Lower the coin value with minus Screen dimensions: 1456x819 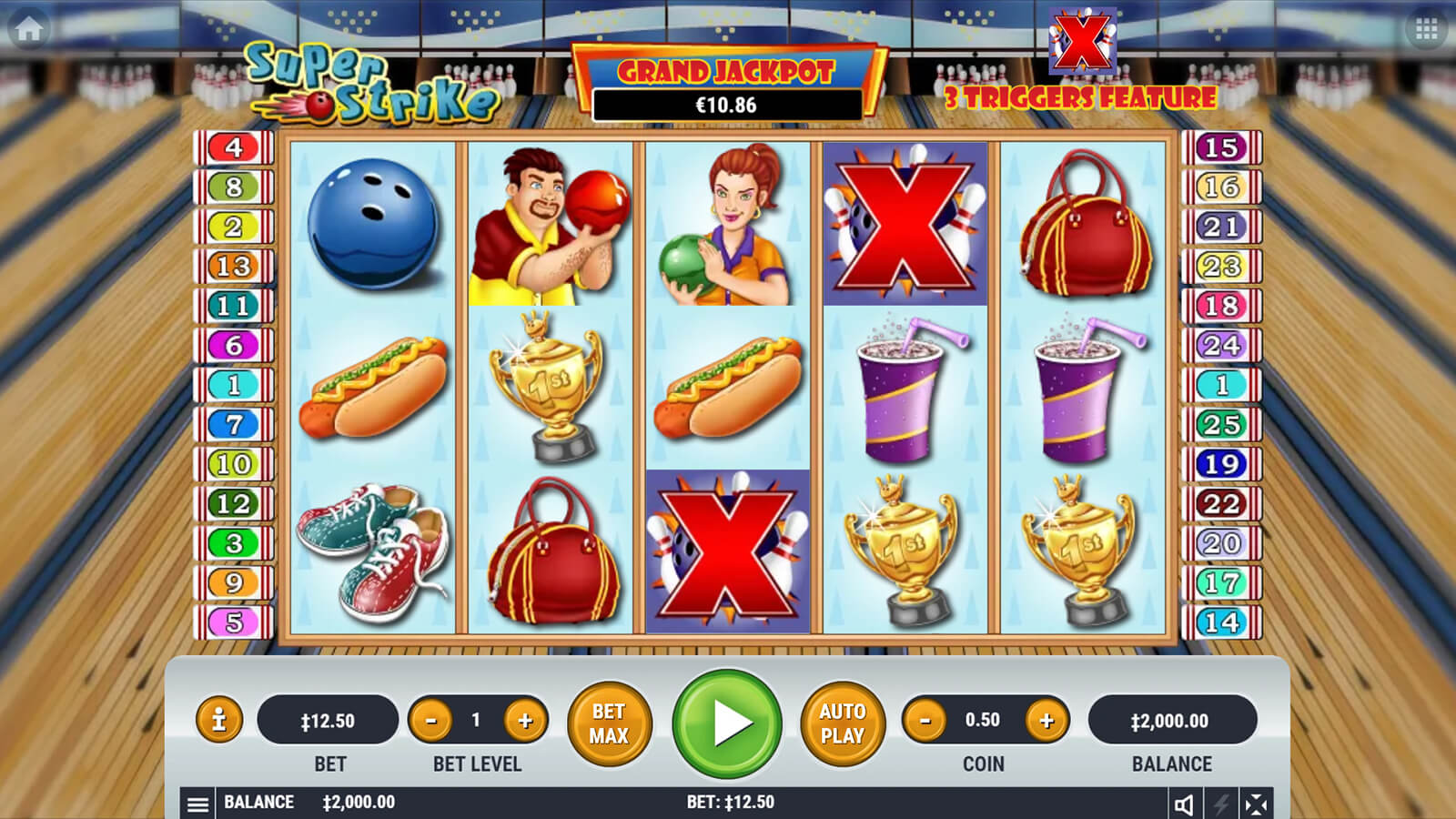click(925, 722)
